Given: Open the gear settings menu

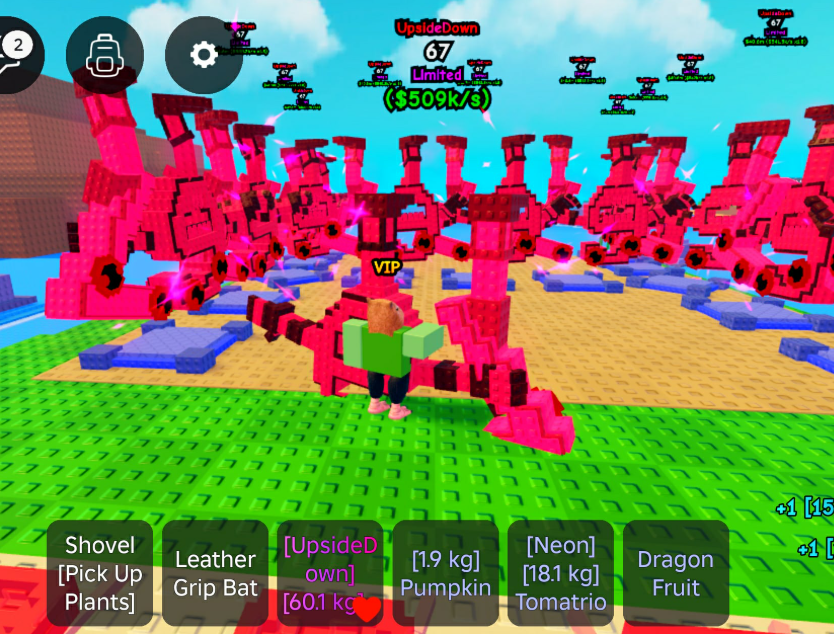Looking at the screenshot, I should tap(204, 55).
